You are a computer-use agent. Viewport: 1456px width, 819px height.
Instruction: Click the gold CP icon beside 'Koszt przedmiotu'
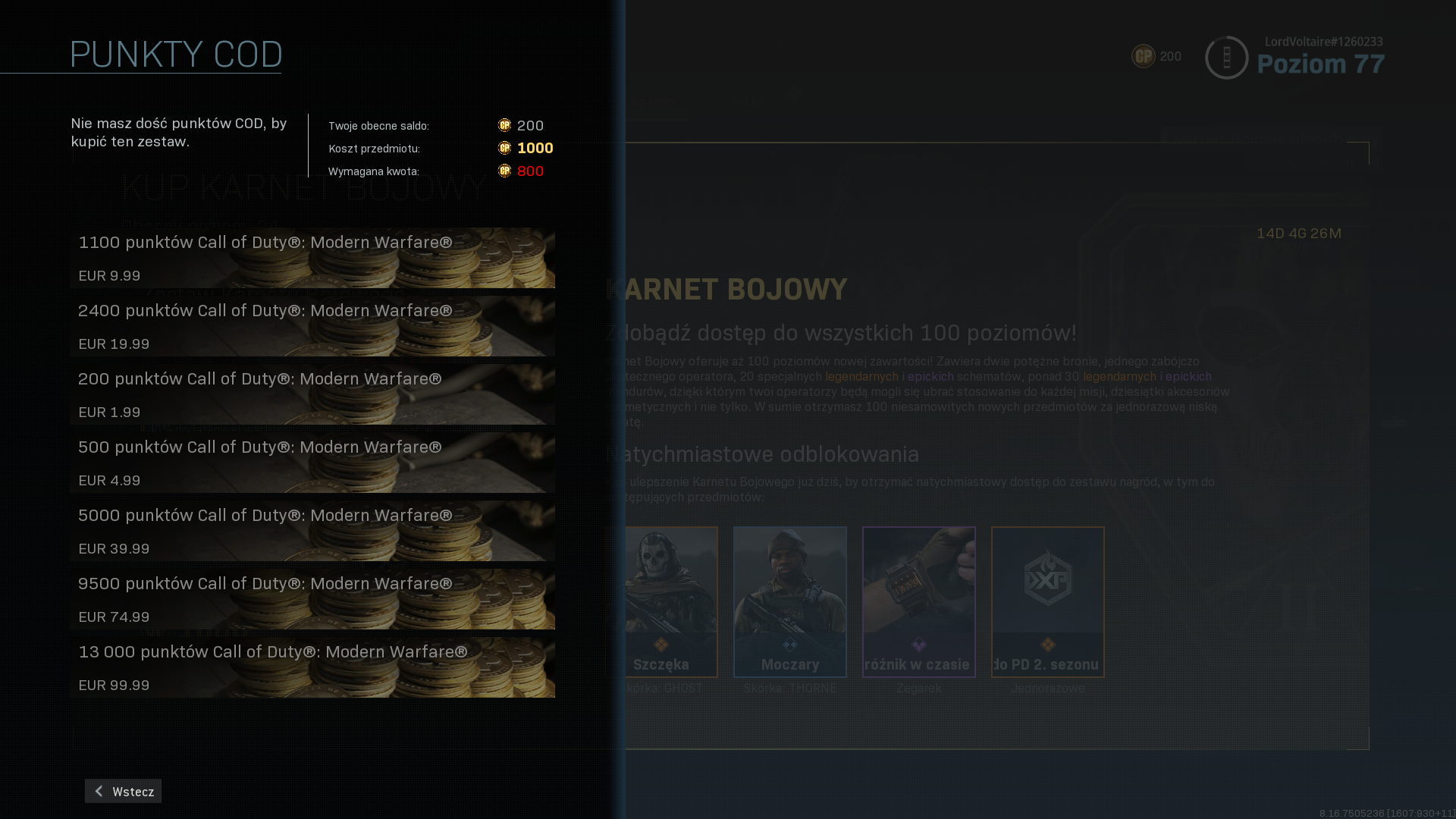coord(503,149)
